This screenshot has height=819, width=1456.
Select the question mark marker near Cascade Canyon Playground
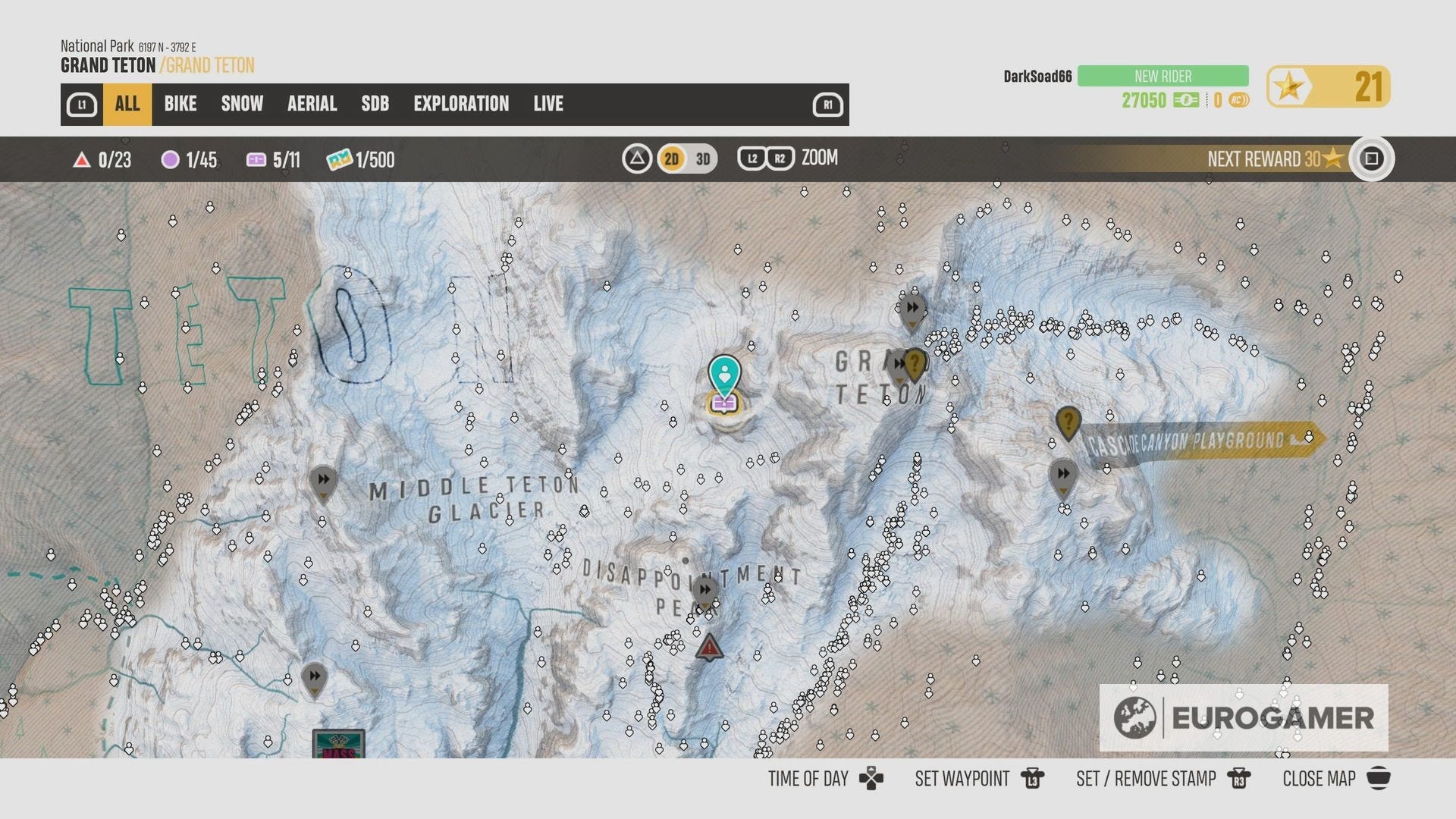tap(1068, 422)
